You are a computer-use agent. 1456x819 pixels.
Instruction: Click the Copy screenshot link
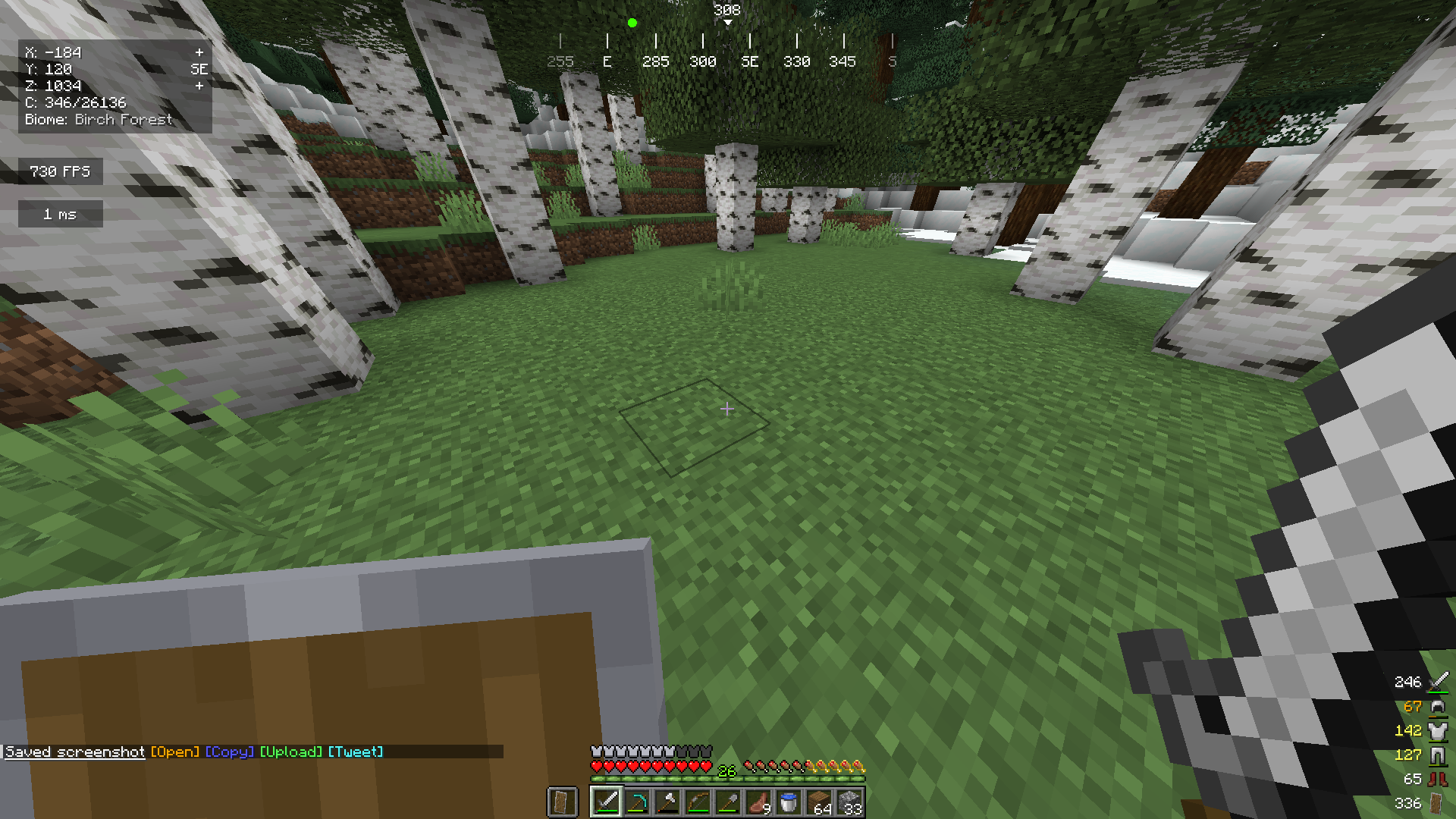pos(229,752)
